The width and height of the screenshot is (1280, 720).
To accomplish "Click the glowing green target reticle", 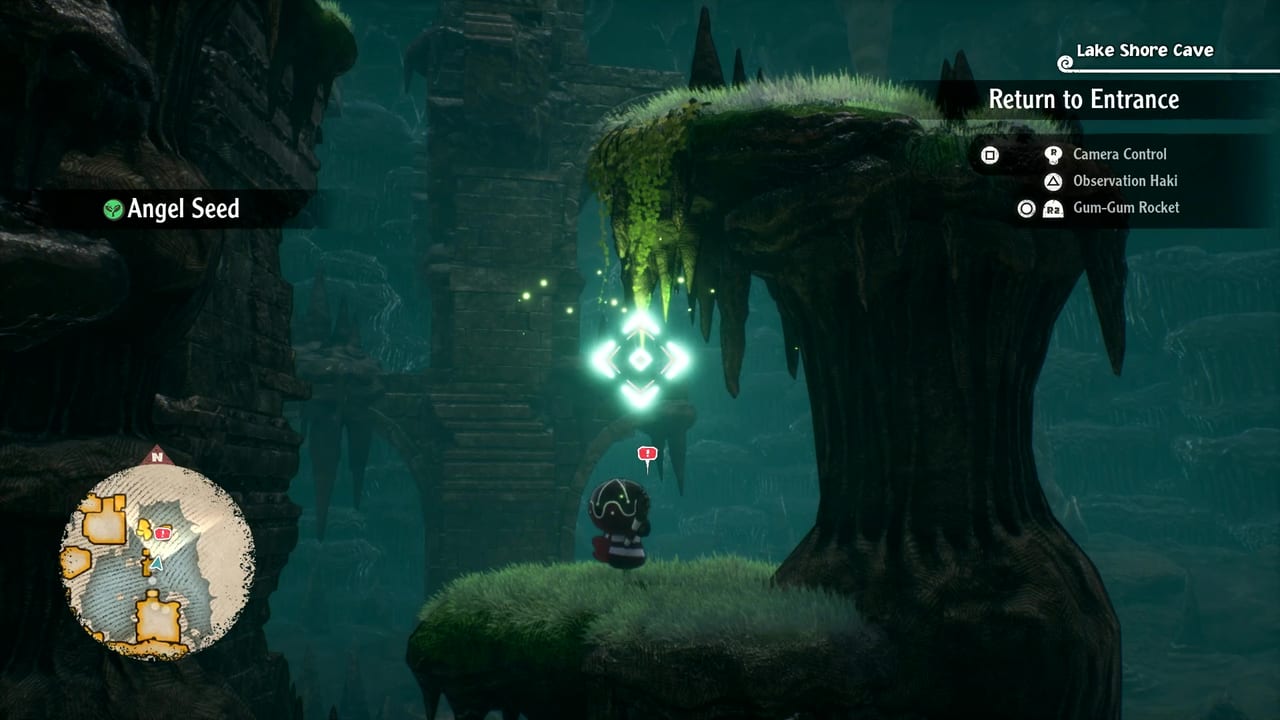I will point(640,359).
